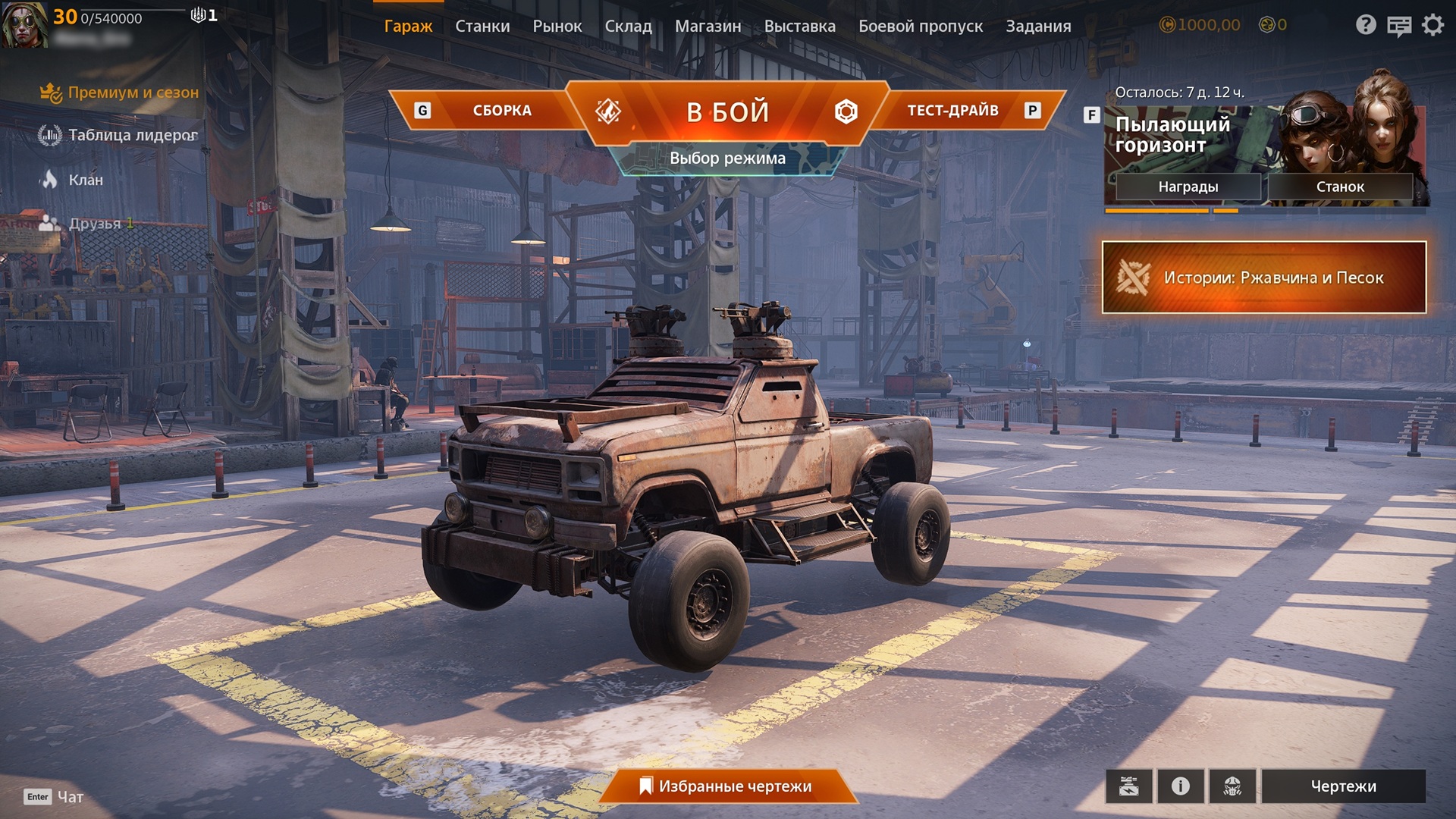Open settings via the gear icon
1456x819 pixels.
click(1432, 26)
